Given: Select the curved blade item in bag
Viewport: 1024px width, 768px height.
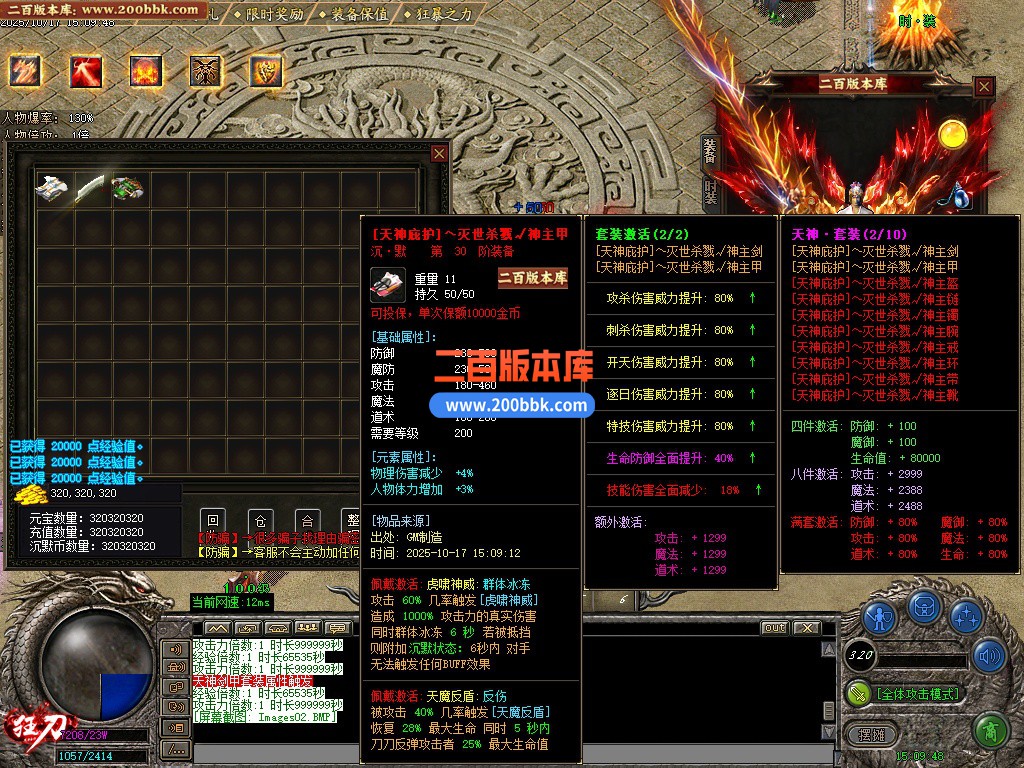Looking at the screenshot, I should 90,187.
